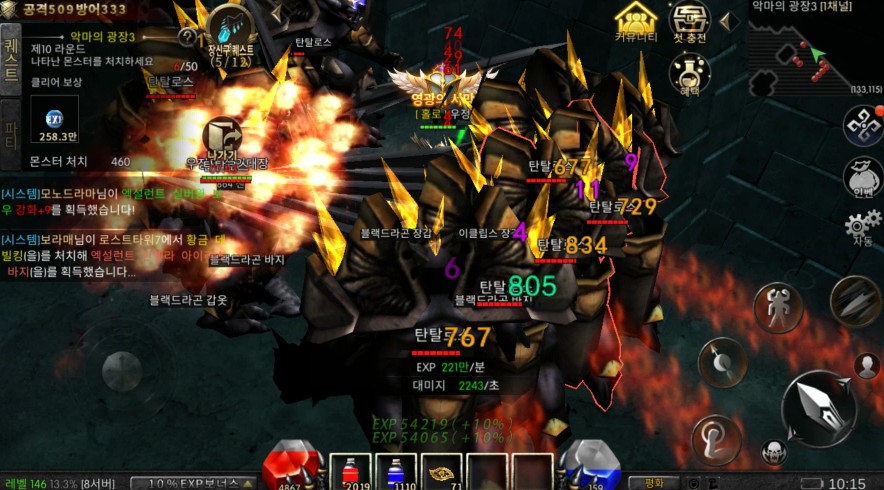Toggle 자동 auto-battle gear button
This screenshot has width=884, height=490.
pyautogui.click(x=862, y=227)
